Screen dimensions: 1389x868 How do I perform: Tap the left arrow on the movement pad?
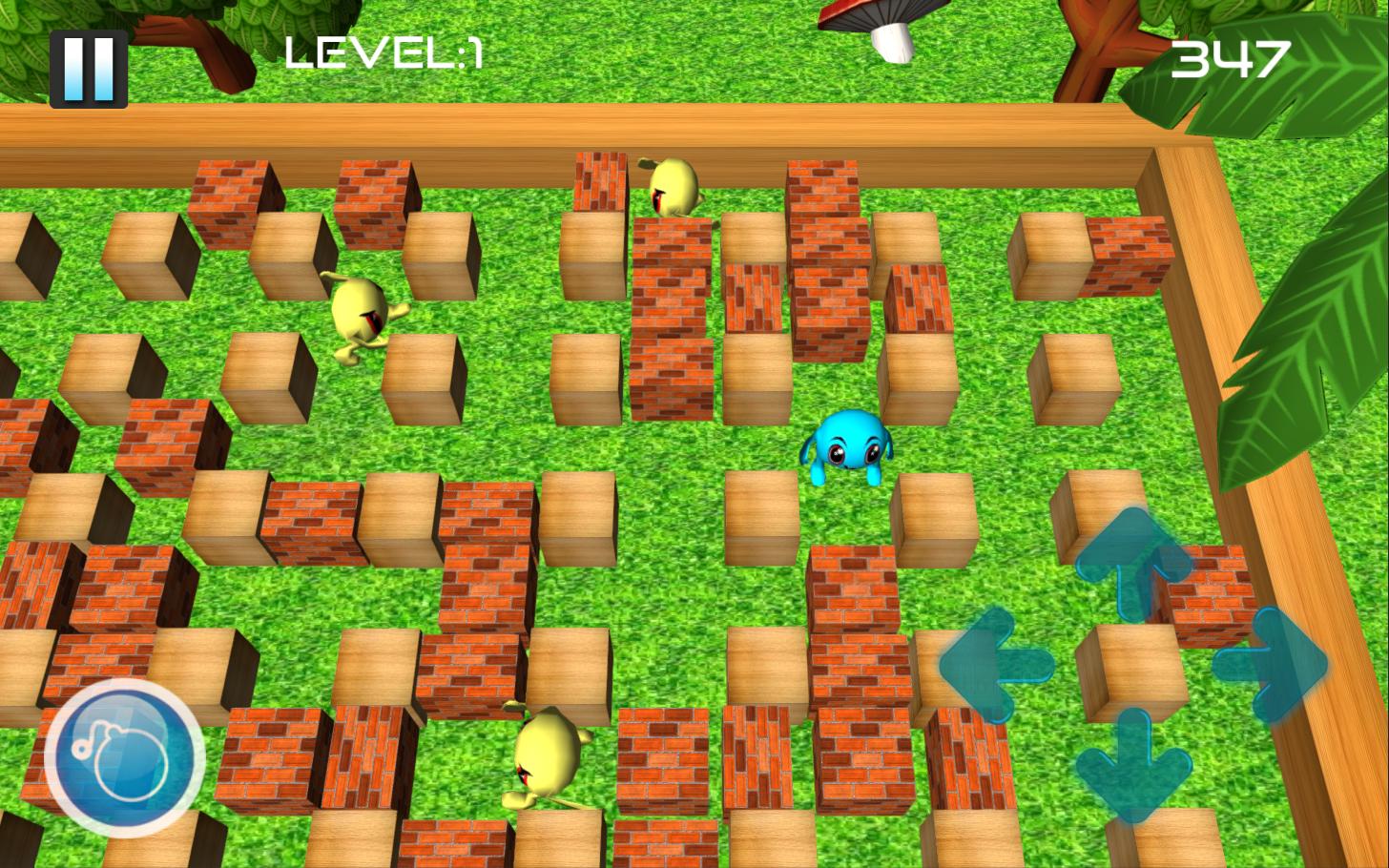tap(996, 665)
